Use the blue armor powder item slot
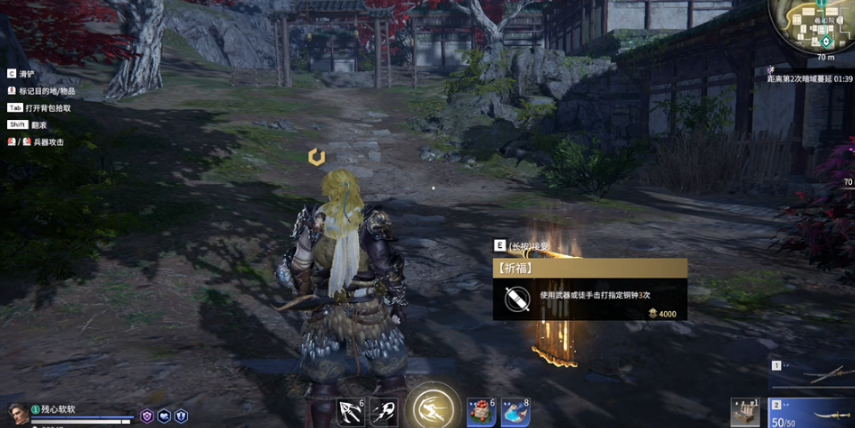The height and width of the screenshot is (428, 855). coord(514,411)
